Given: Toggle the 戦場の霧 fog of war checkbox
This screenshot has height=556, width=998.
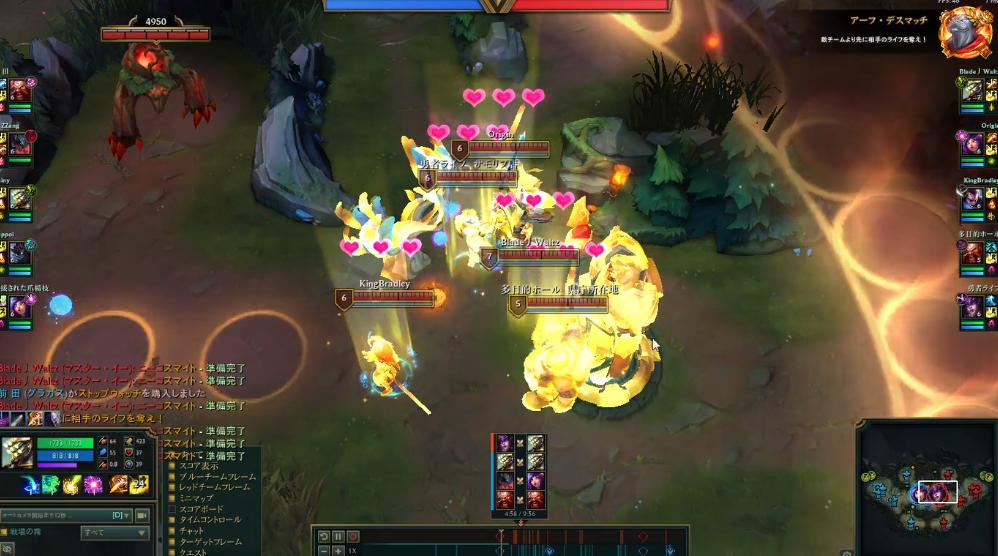Looking at the screenshot, I should (x=6, y=532).
